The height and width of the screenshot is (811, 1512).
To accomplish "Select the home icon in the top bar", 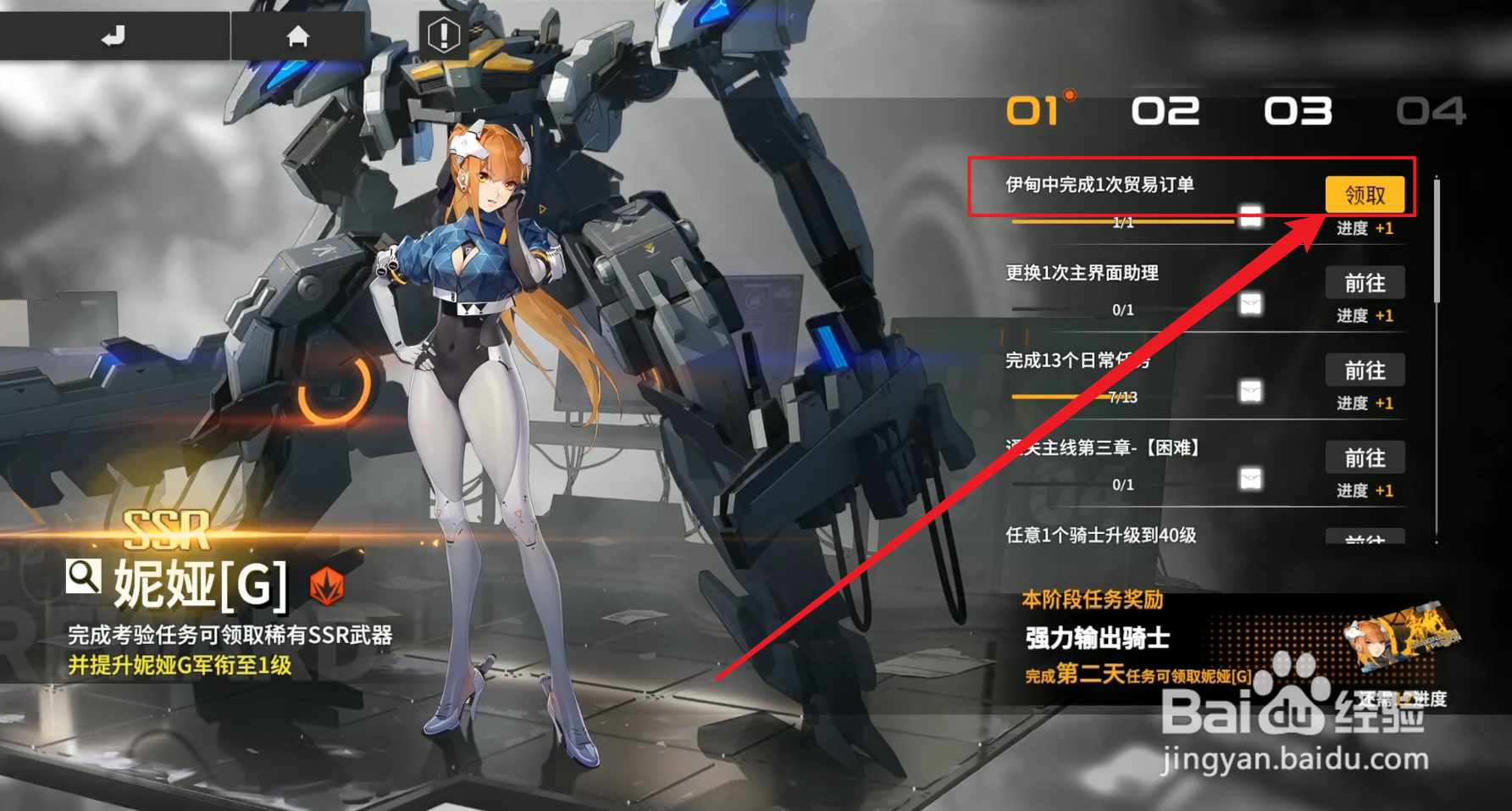I will click(x=298, y=36).
